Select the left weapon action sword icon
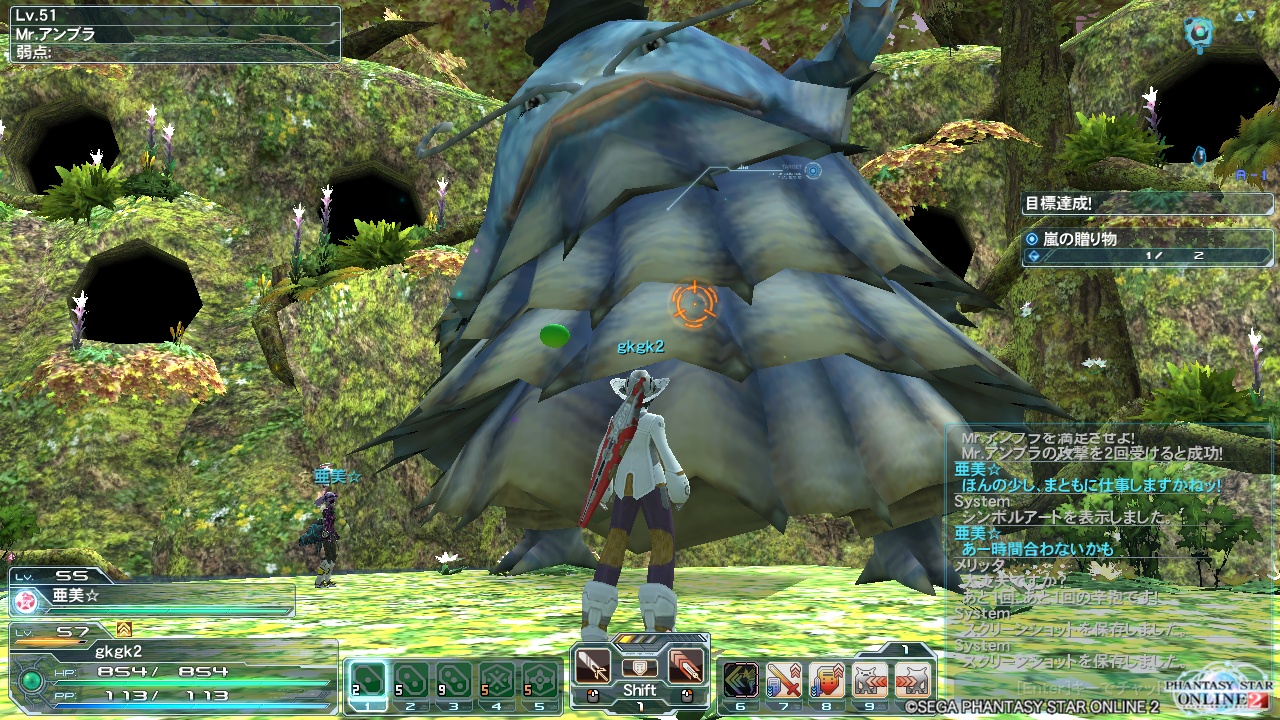Image resolution: width=1280 pixels, height=720 pixels. (593, 665)
